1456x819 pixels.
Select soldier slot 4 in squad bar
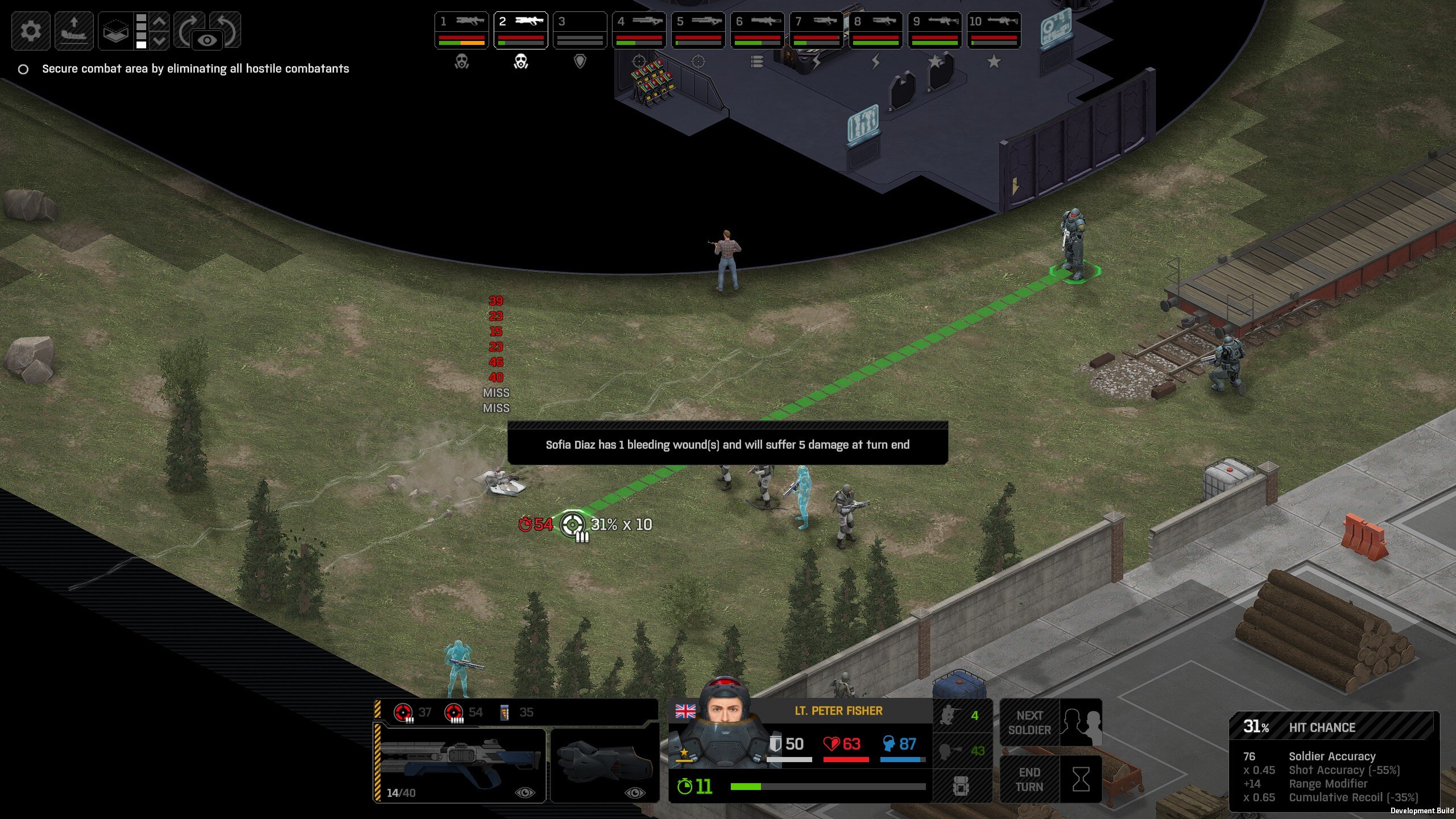pos(639,30)
